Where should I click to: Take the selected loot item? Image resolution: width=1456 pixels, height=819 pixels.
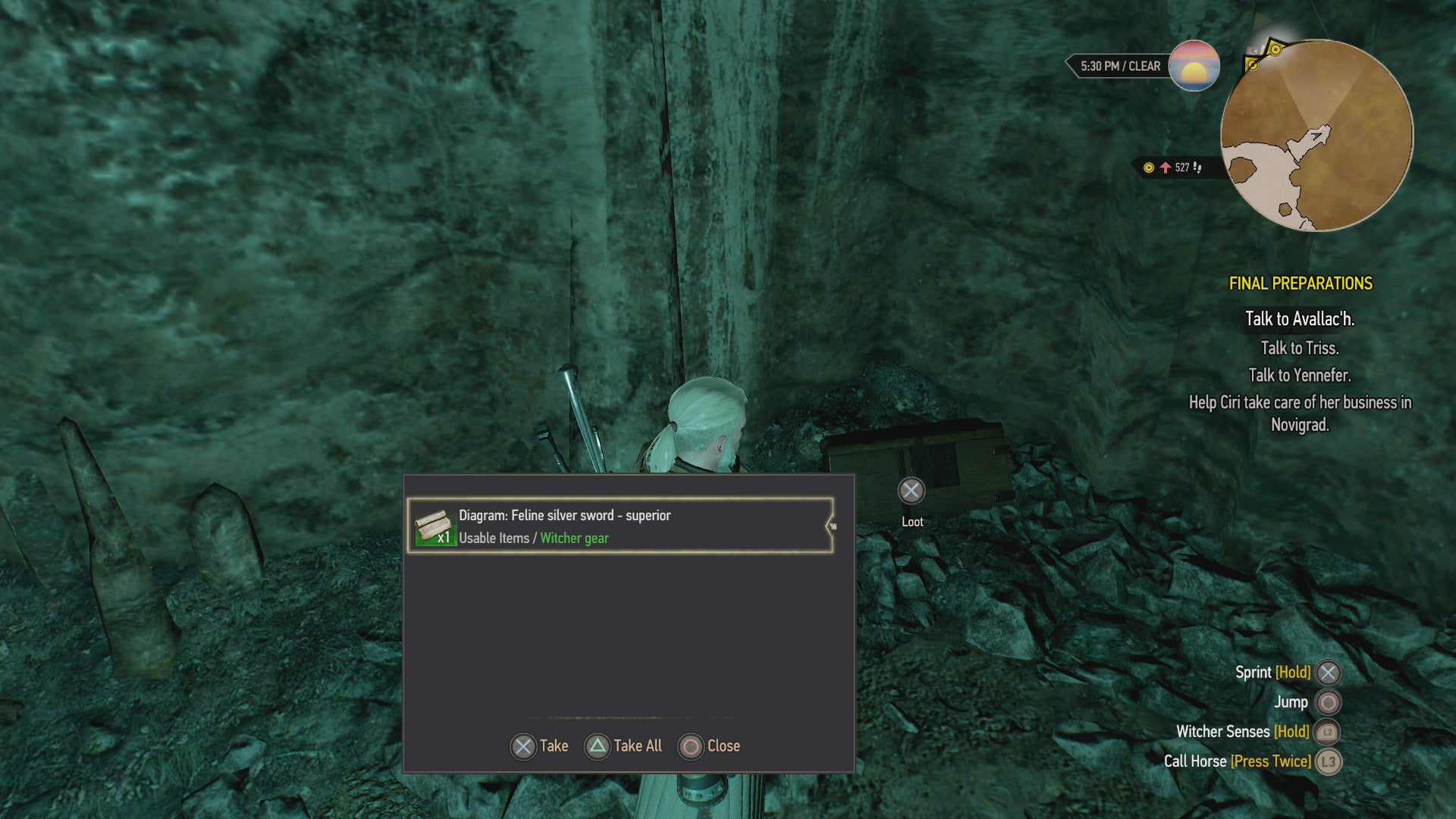[x=539, y=746]
